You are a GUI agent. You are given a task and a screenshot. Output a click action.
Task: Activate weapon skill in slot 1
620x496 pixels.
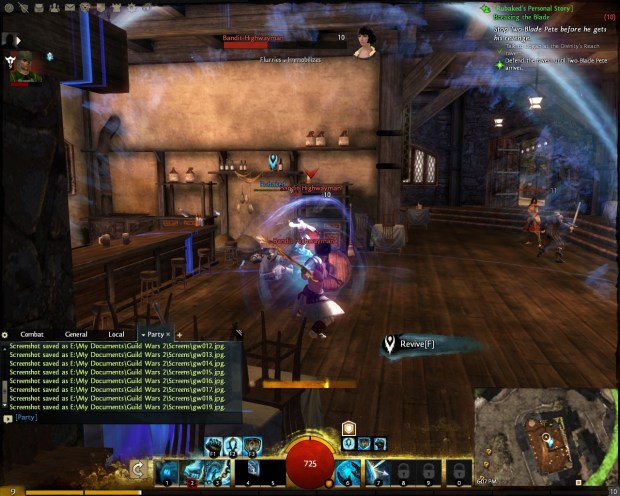[x=167, y=469]
